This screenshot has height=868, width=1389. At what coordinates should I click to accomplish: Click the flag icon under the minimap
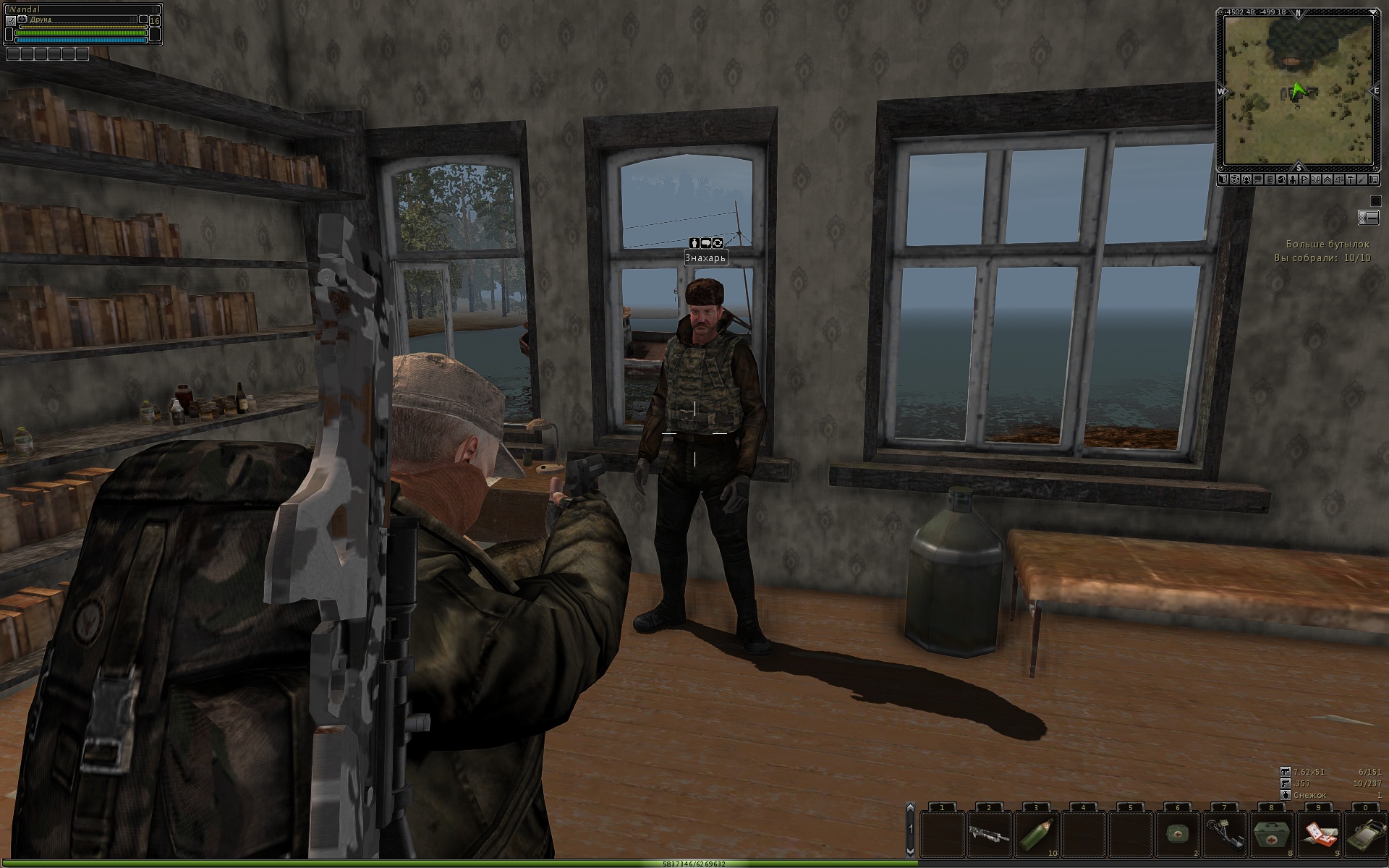[x=1306, y=180]
